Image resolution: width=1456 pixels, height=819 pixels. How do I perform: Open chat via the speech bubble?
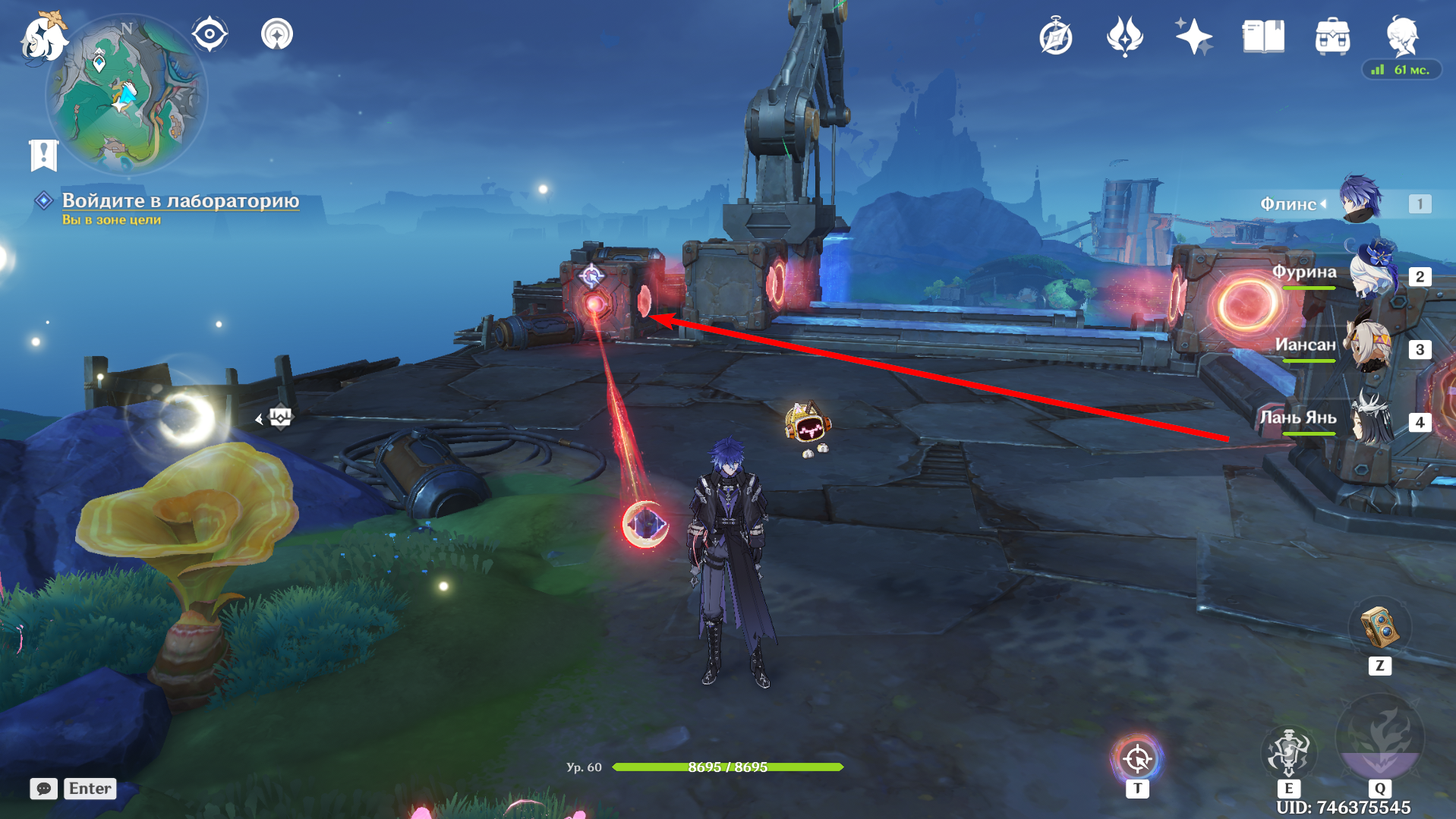click(x=43, y=789)
